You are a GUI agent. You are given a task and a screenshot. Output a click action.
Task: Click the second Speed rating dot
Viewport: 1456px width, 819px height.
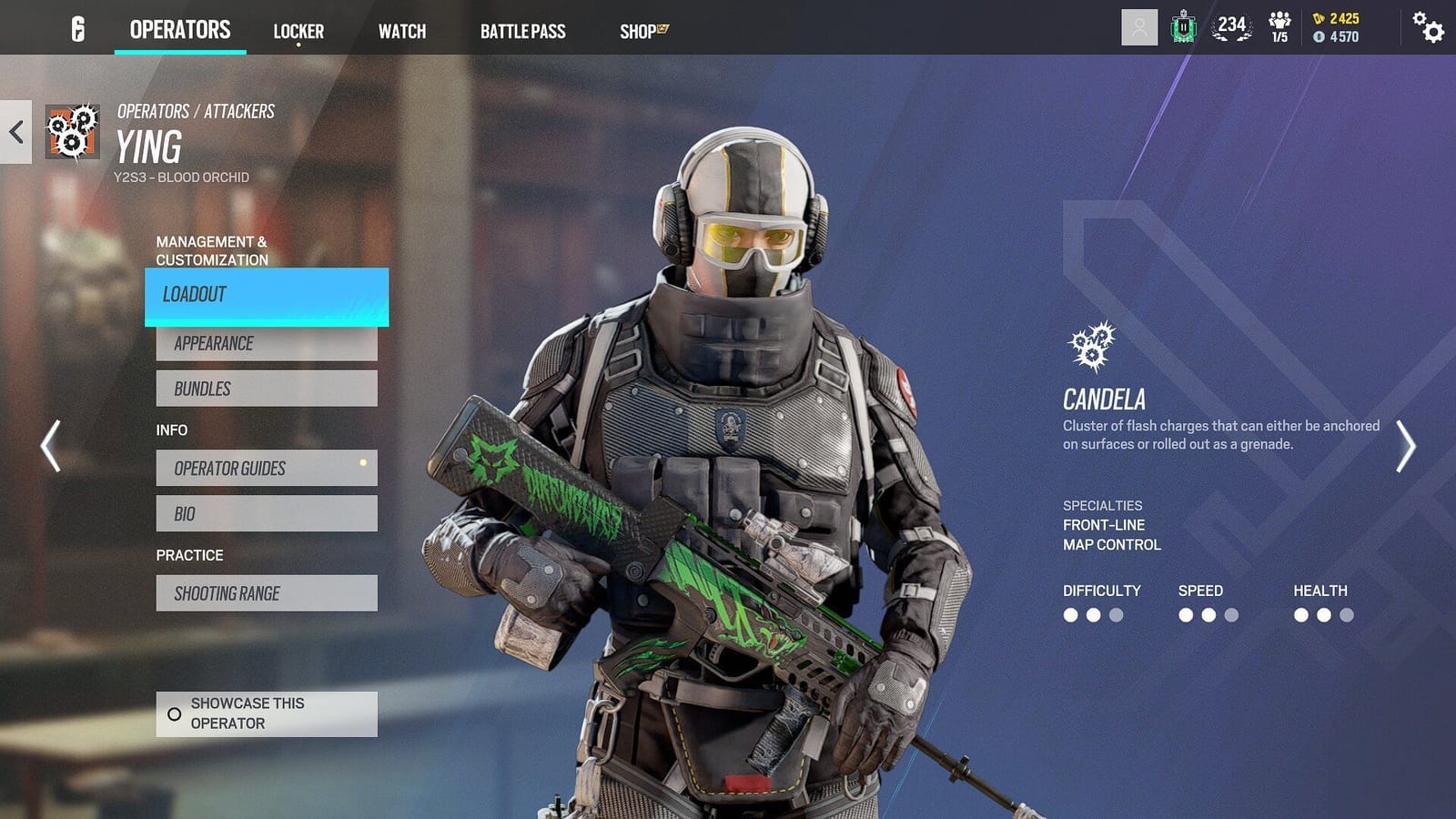(x=1208, y=614)
